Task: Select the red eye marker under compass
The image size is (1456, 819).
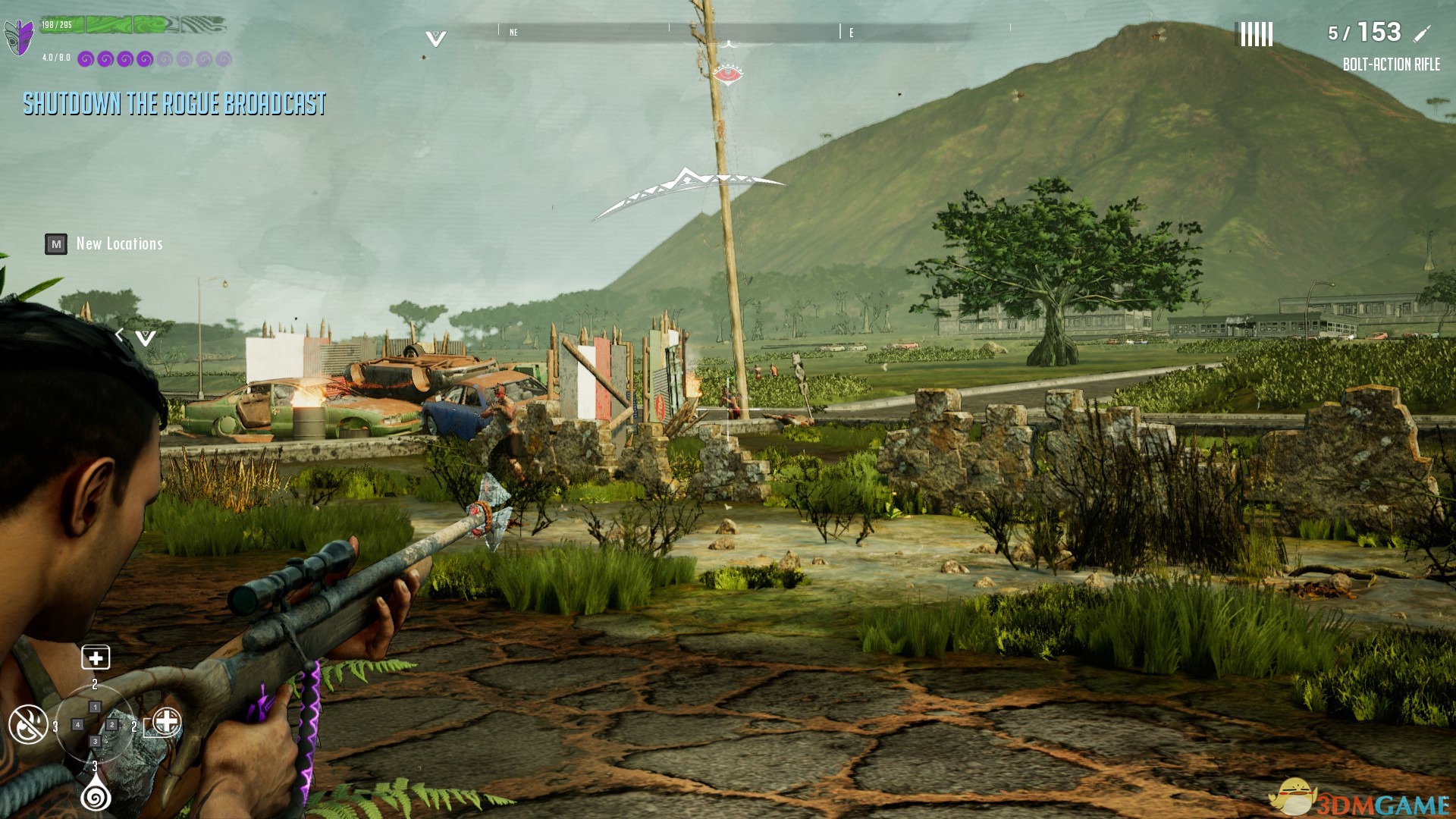Action: click(x=727, y=74)
